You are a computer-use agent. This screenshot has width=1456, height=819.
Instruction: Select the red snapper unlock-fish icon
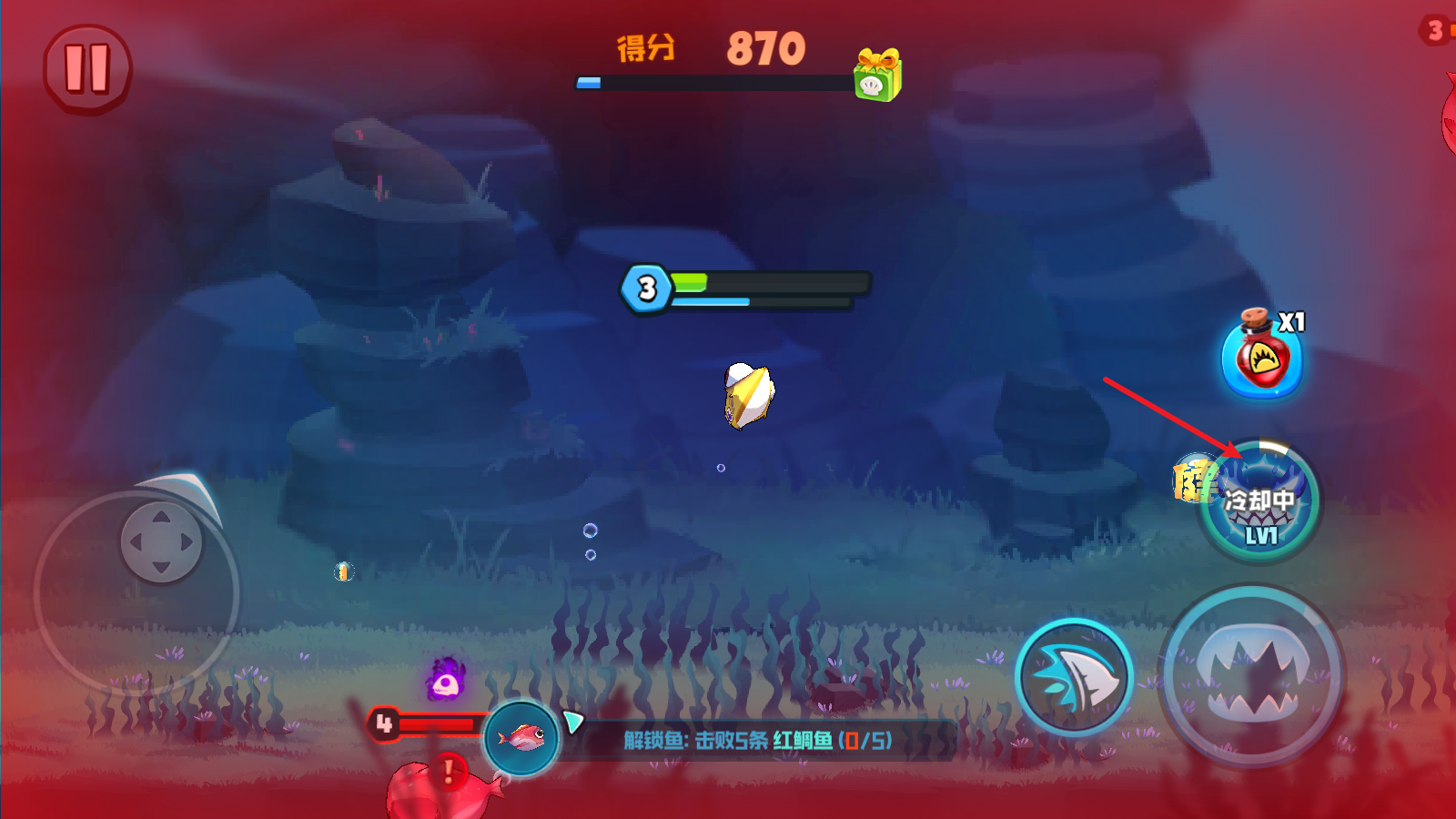click(521, 737)
